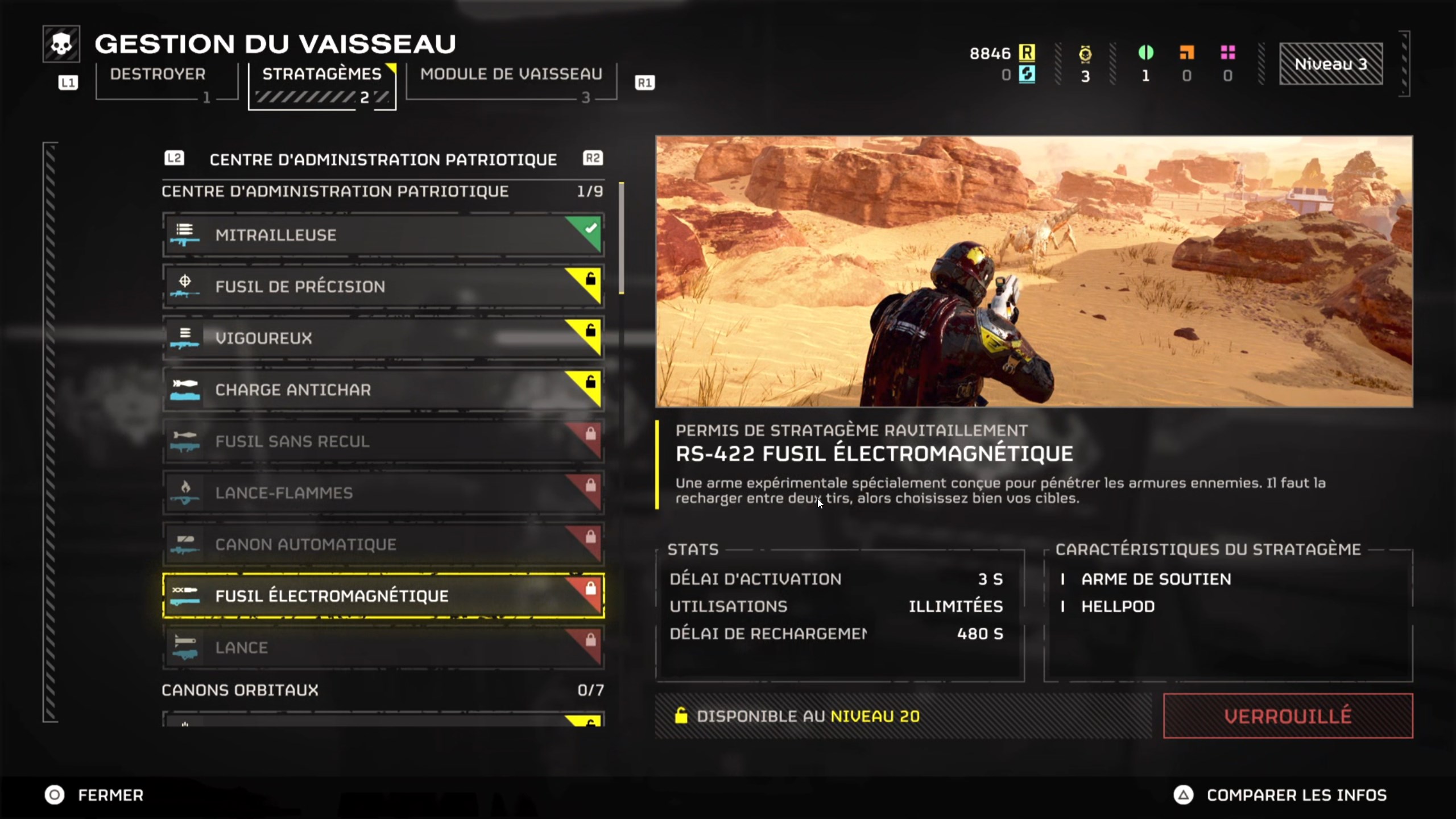The image size is (1456, 819).
Task: Click the green common samples icon
Action: (x=1145, y=51)
